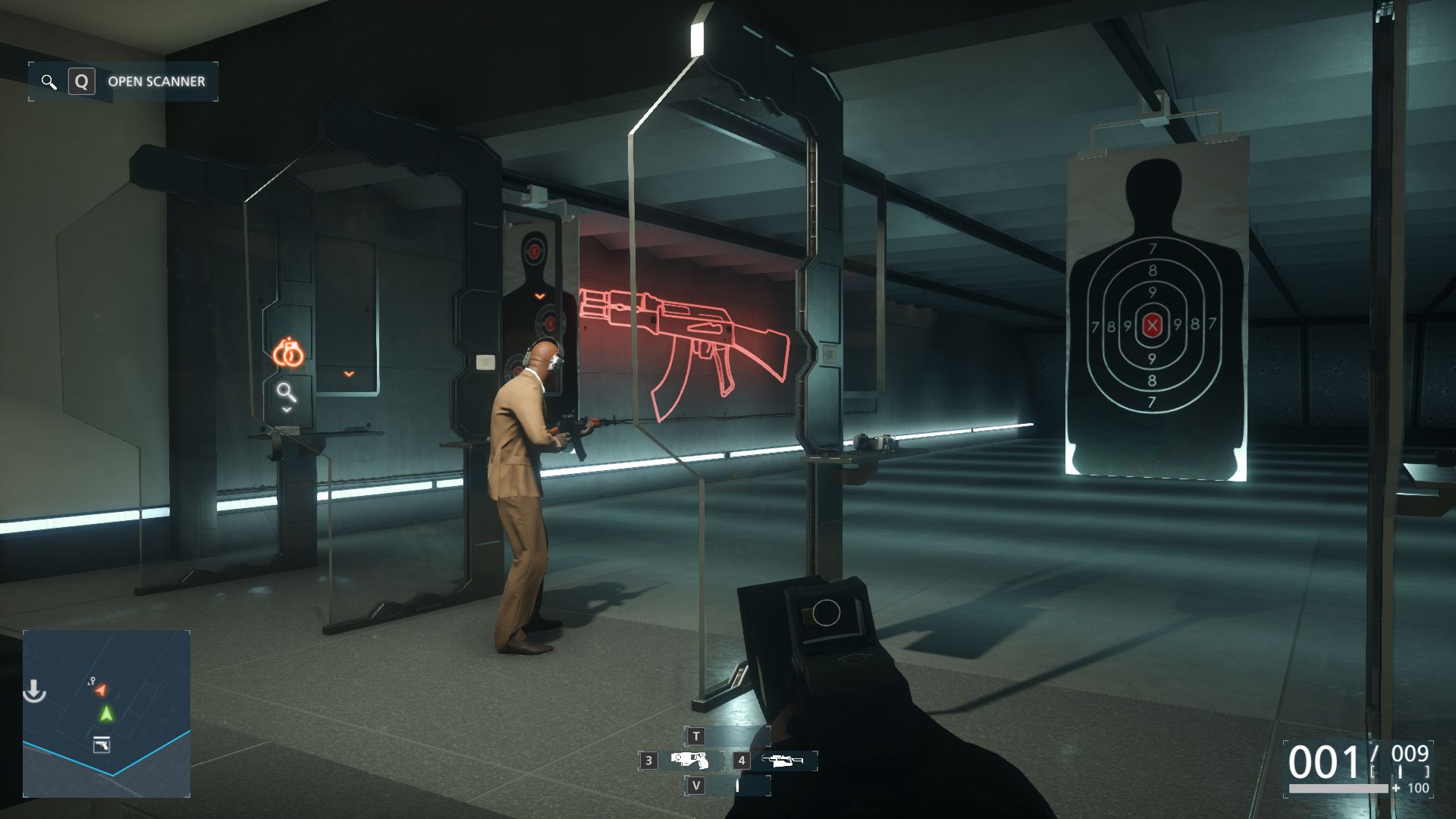This screenshot has width=1456, height=819.
Task: Click the magnifying glass evidence marker
Action: (x=286, y=392)
